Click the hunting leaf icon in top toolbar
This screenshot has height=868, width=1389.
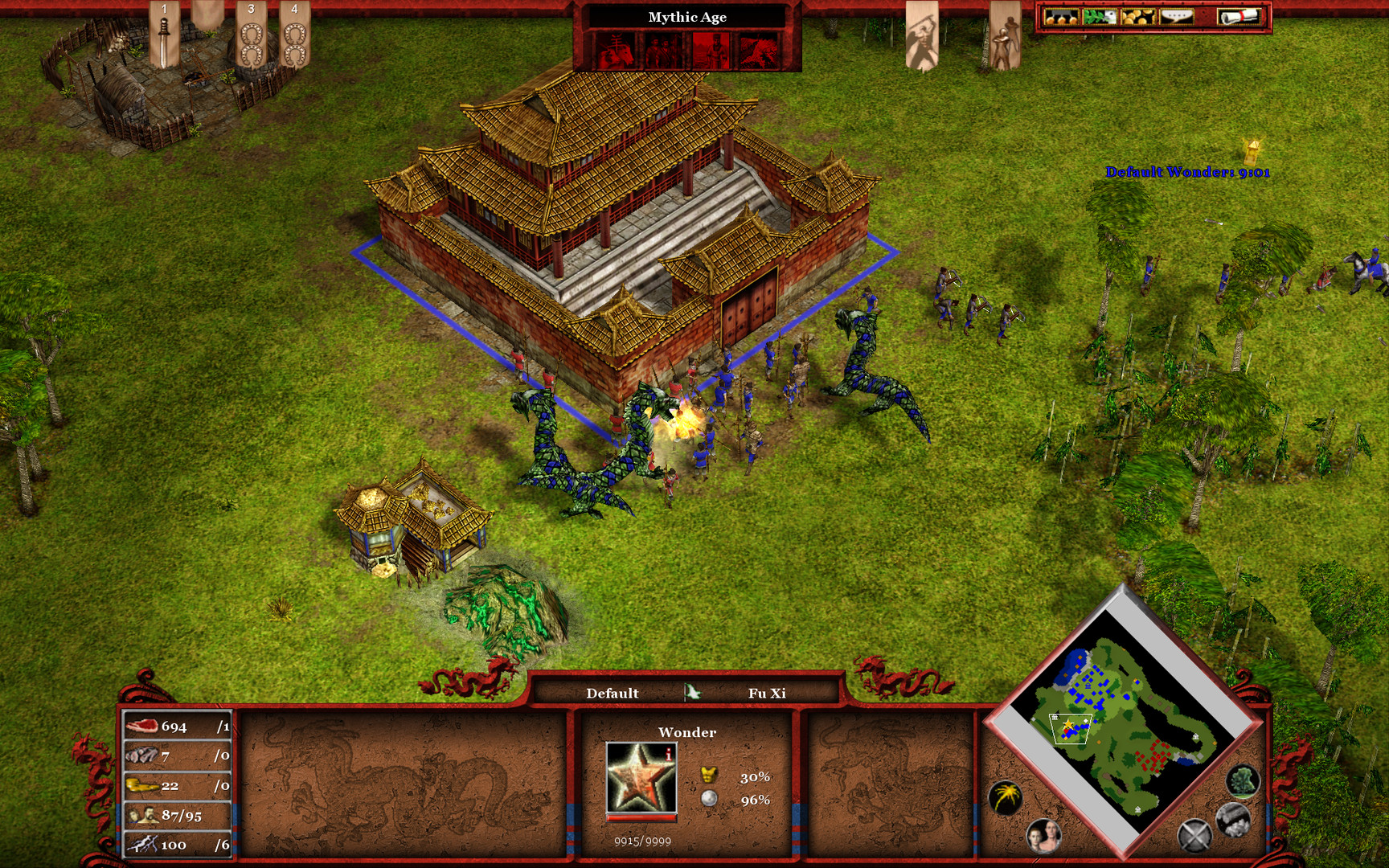(1100, 18)
